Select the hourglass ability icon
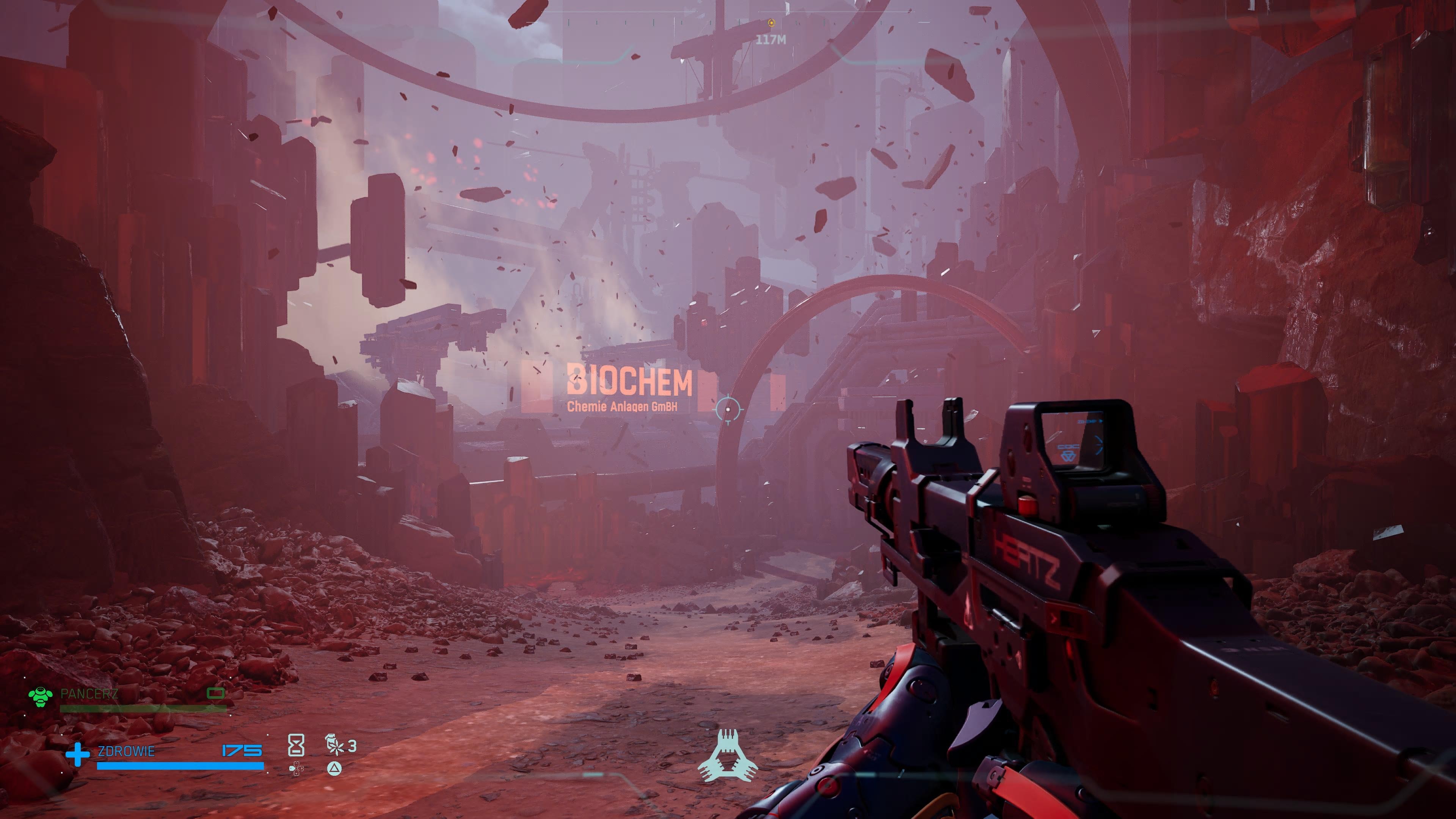 (296, 745)
